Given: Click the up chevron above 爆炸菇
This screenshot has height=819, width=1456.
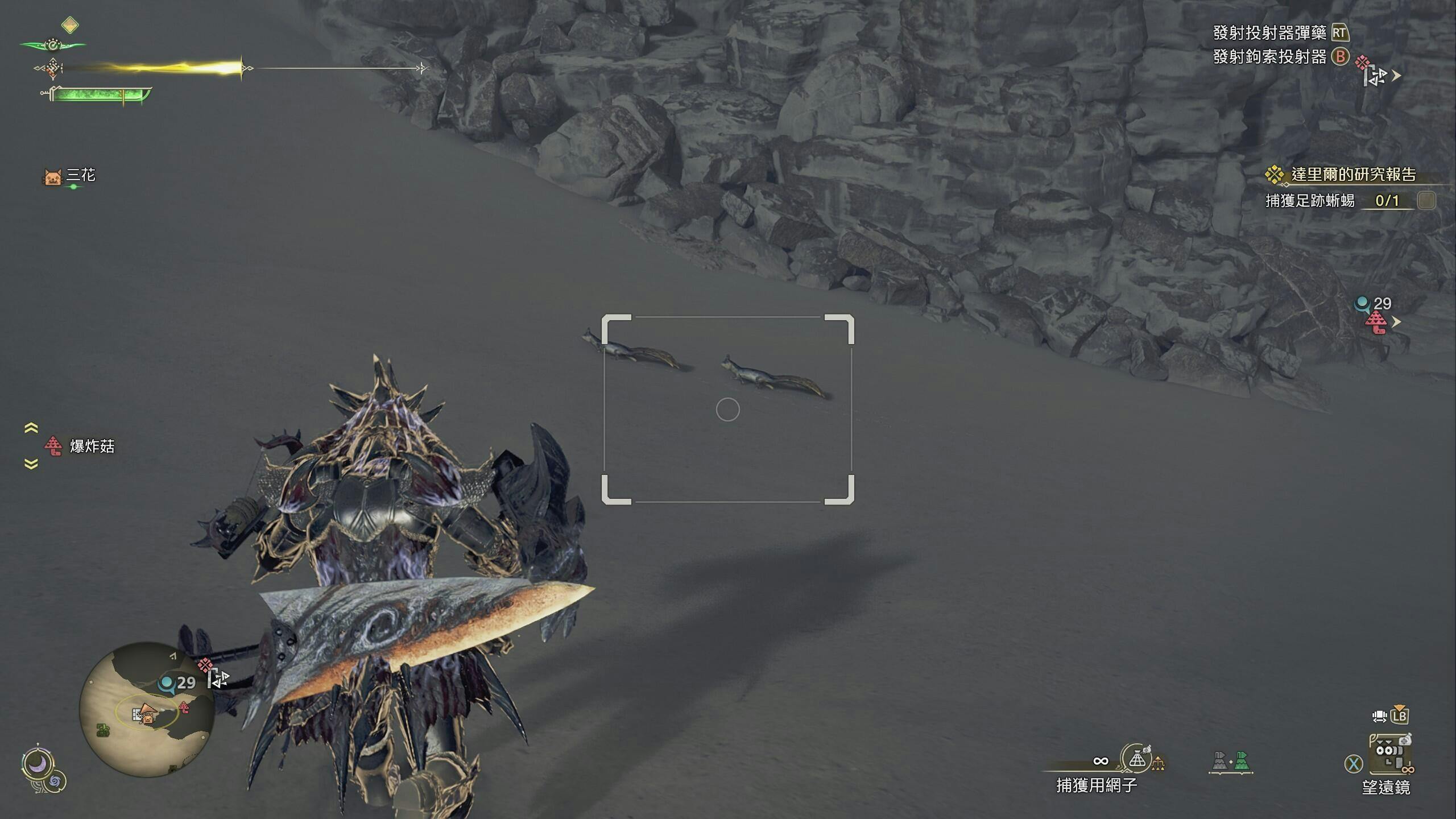Looking at the screenshot, I should (31, 428).
